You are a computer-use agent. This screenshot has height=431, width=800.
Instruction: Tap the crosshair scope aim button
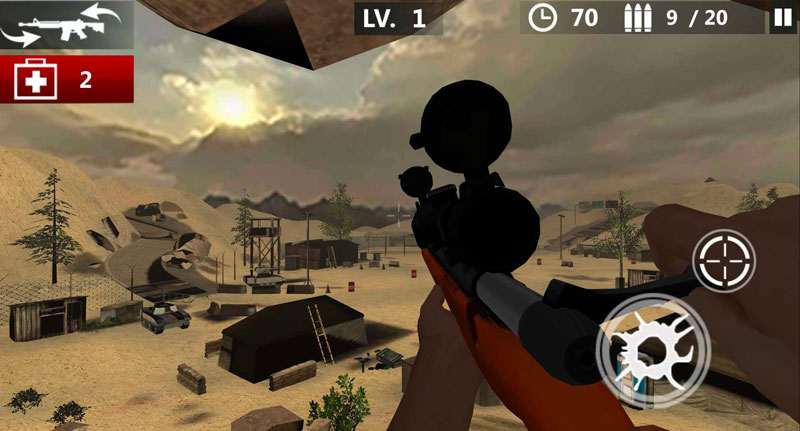[724, 261]
